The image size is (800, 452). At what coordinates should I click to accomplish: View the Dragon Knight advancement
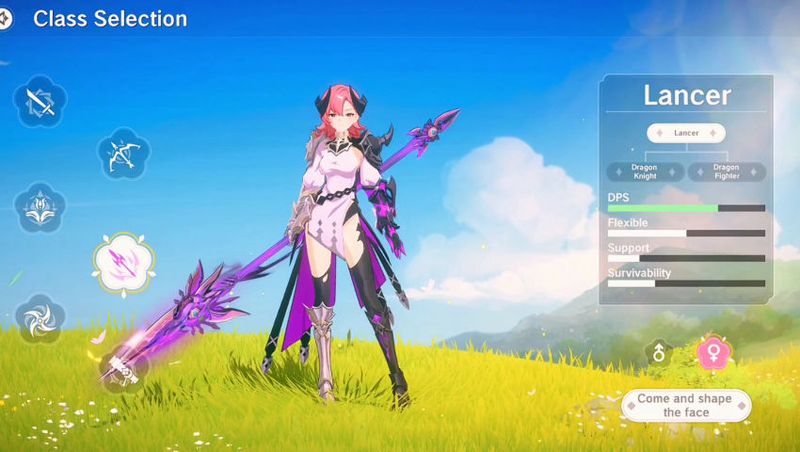pyautogui.click(x=645, y=172)
